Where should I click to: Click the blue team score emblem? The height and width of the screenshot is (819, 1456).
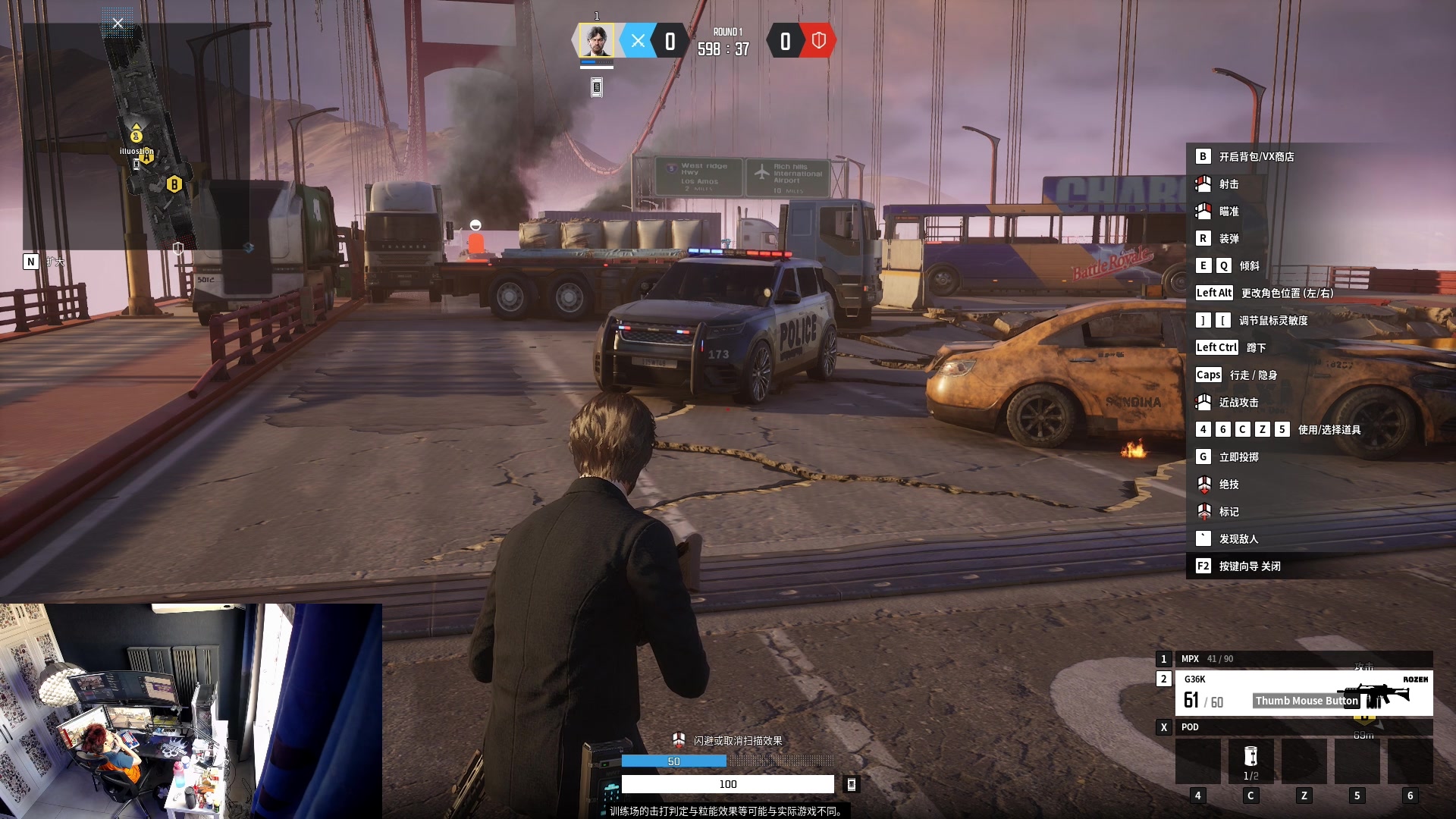638,41
